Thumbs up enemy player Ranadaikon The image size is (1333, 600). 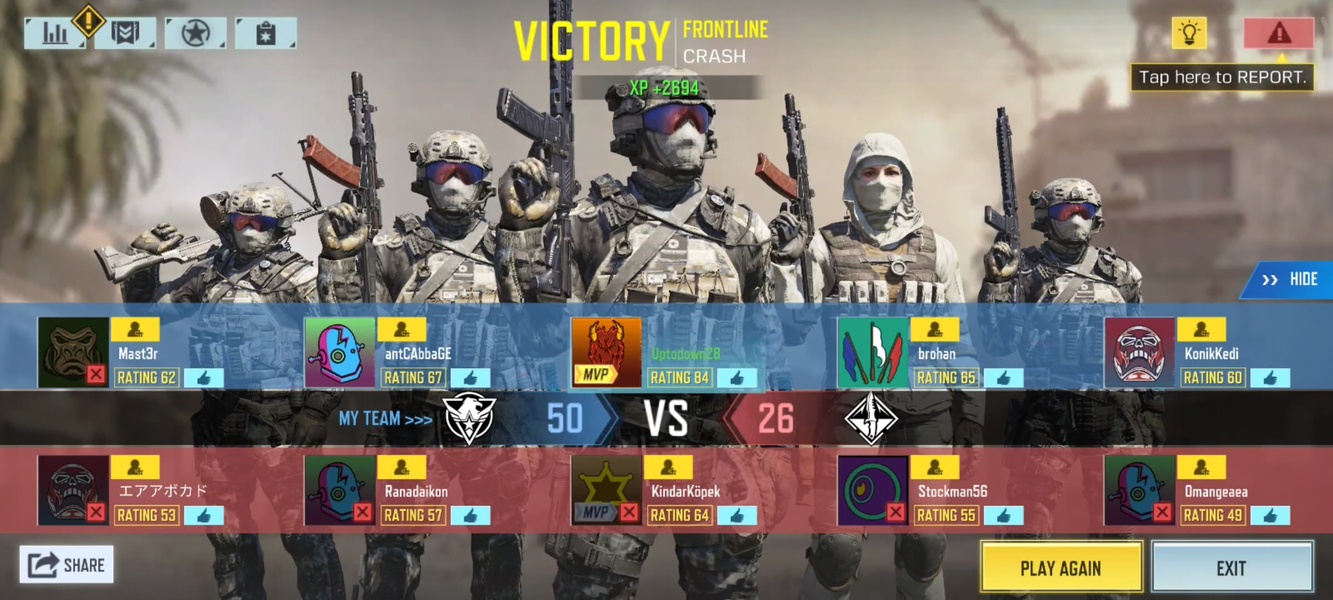click(x=470, y=516)
